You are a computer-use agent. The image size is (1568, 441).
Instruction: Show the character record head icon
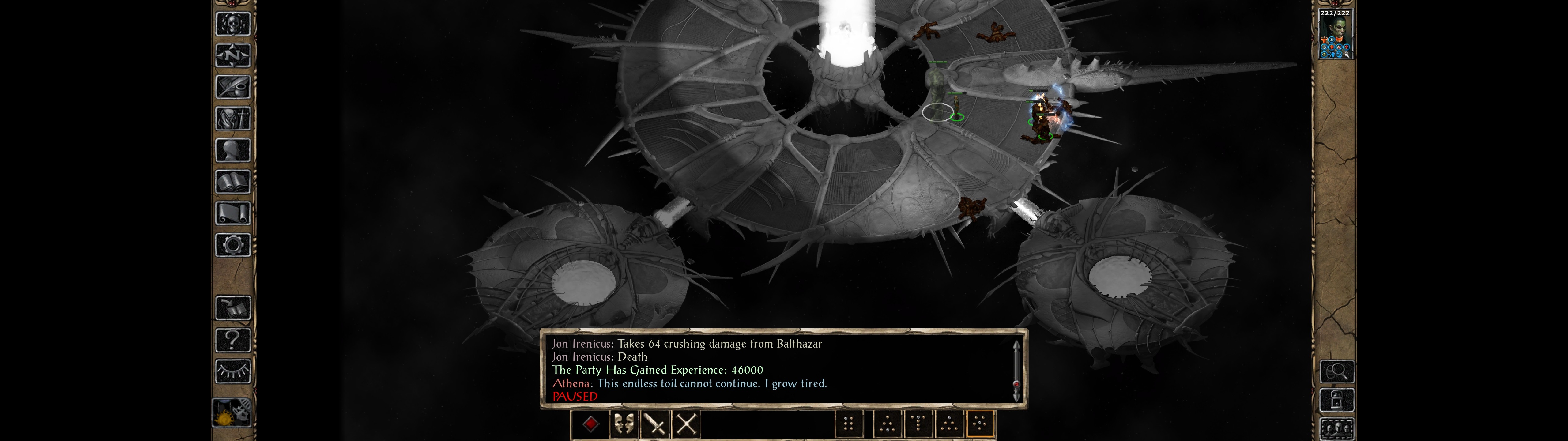click(232, 150)
